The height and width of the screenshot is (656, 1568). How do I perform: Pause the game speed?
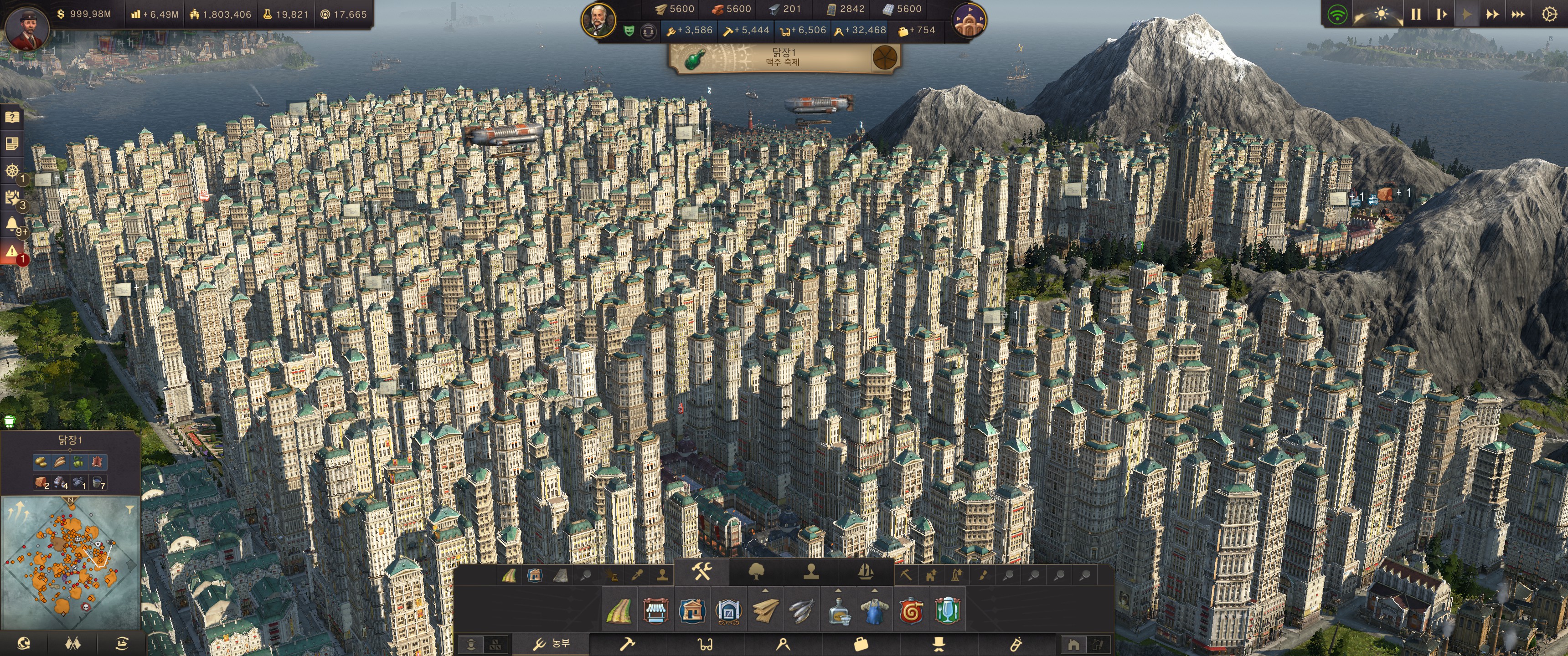[1416, 14]
